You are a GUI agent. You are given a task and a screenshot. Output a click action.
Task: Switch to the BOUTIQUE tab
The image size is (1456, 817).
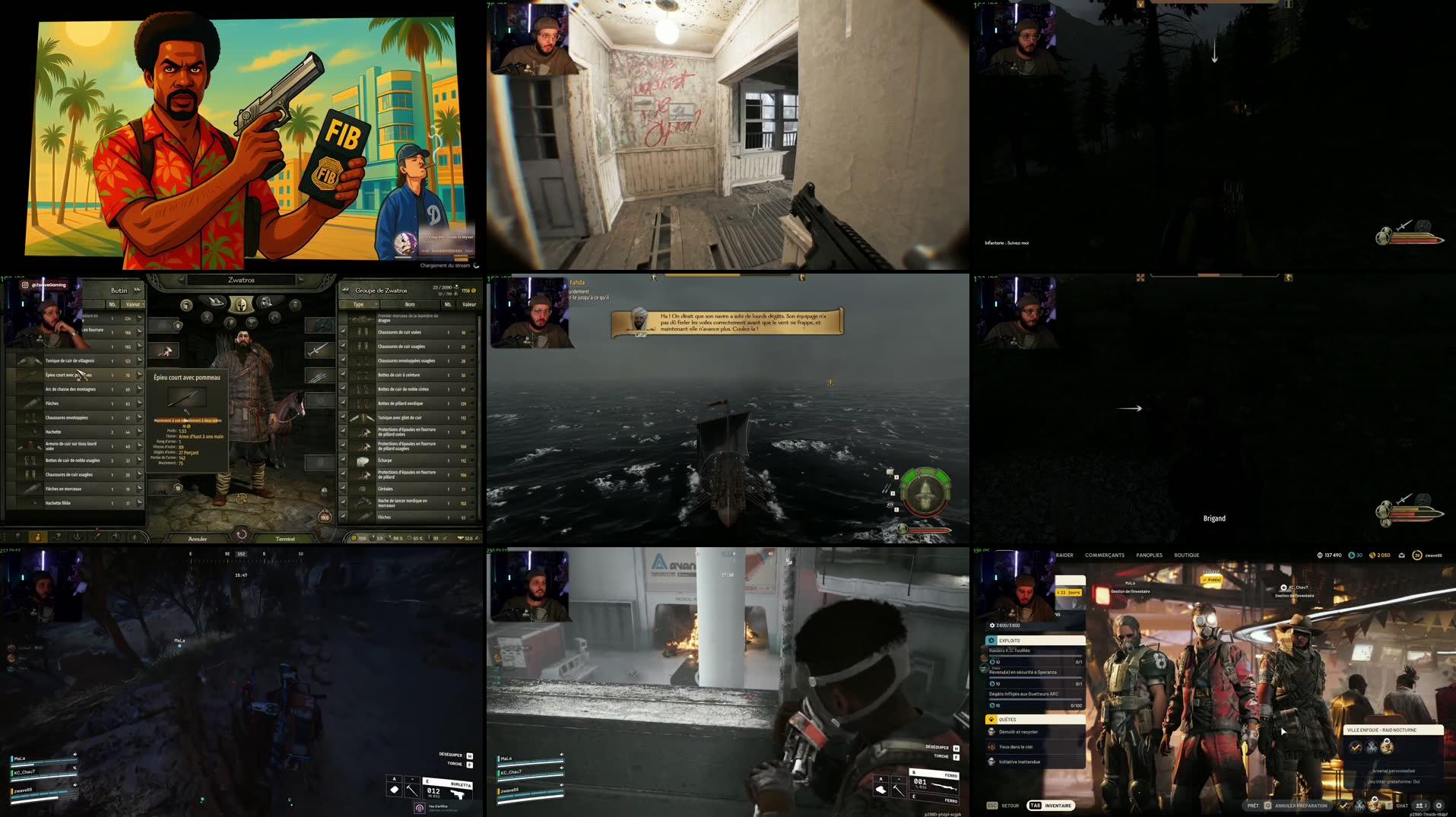(1187, 555)
